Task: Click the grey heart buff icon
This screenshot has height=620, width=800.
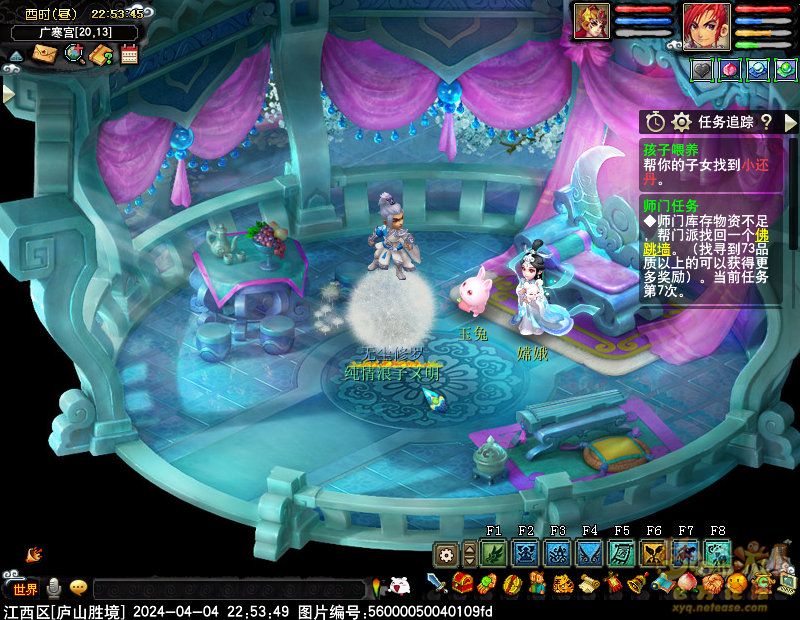Action: [x=703, y=69]
